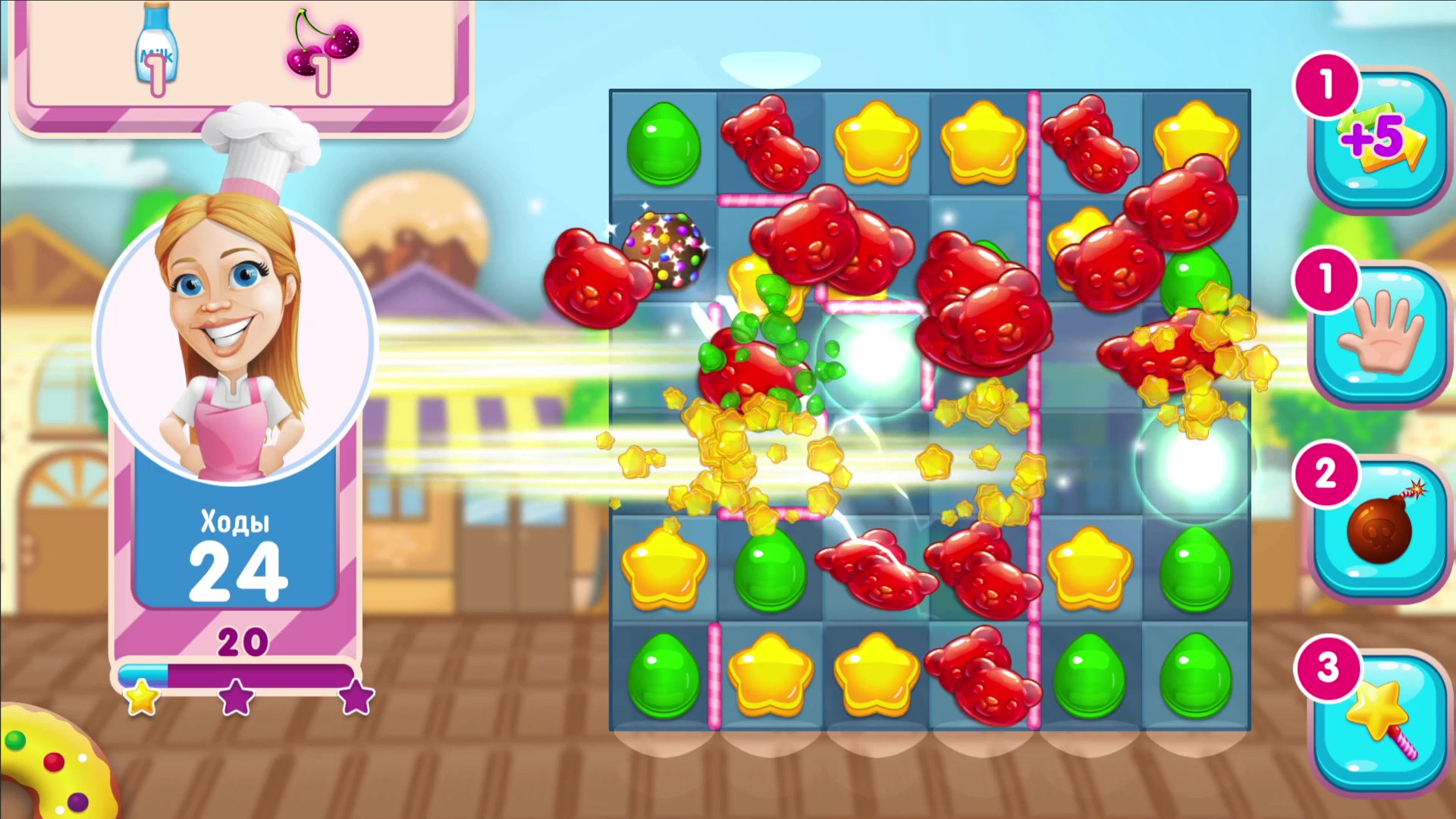Image resolution: width=1456 pixels, height=819 pixels.
Task: Click the chef hat avatar portrait
Action: tap(235, 326)
